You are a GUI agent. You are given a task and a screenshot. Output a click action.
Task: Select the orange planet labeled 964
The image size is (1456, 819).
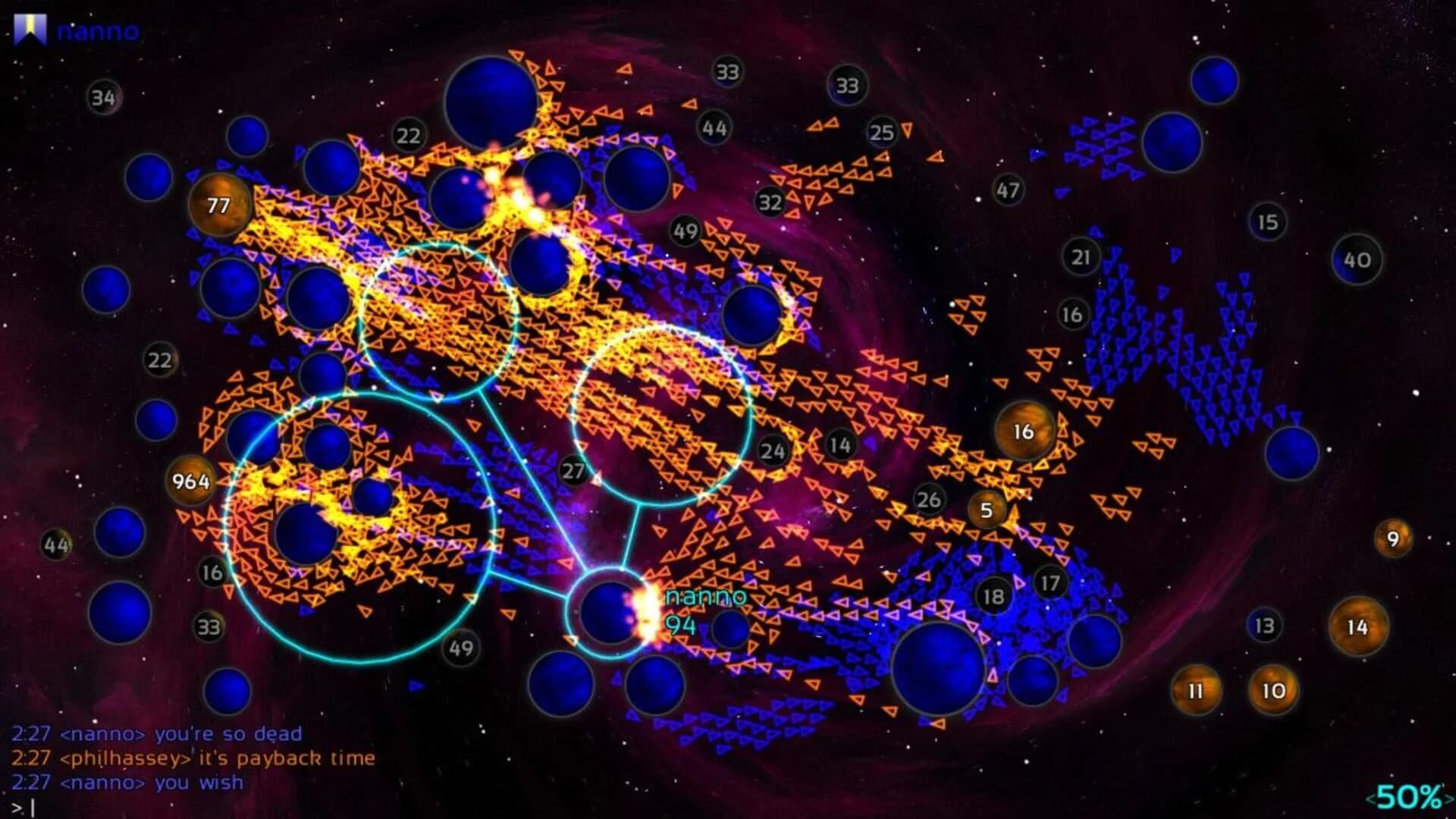pyautogui.click(x=192, y=481)
